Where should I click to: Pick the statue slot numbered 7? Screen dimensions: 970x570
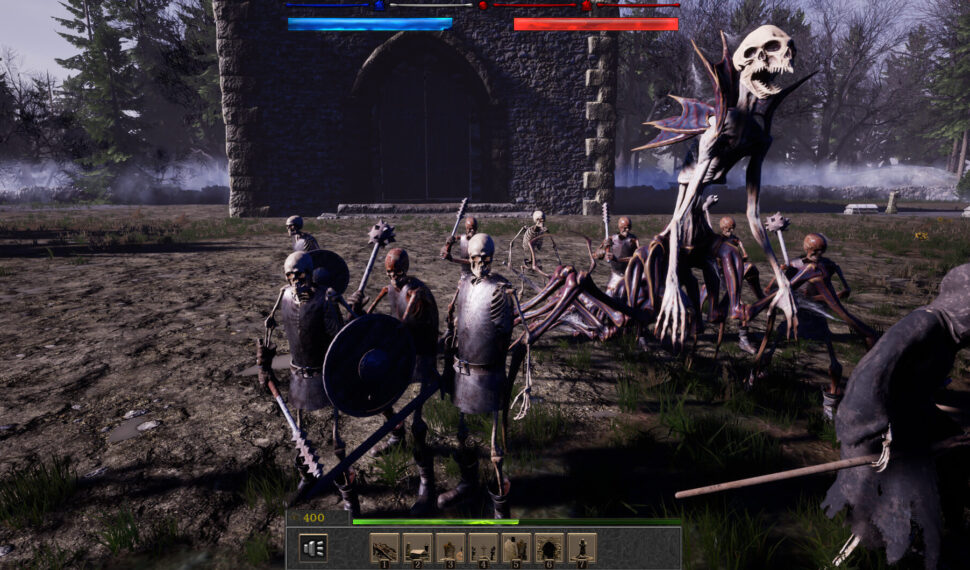click(x=582, y=547)
